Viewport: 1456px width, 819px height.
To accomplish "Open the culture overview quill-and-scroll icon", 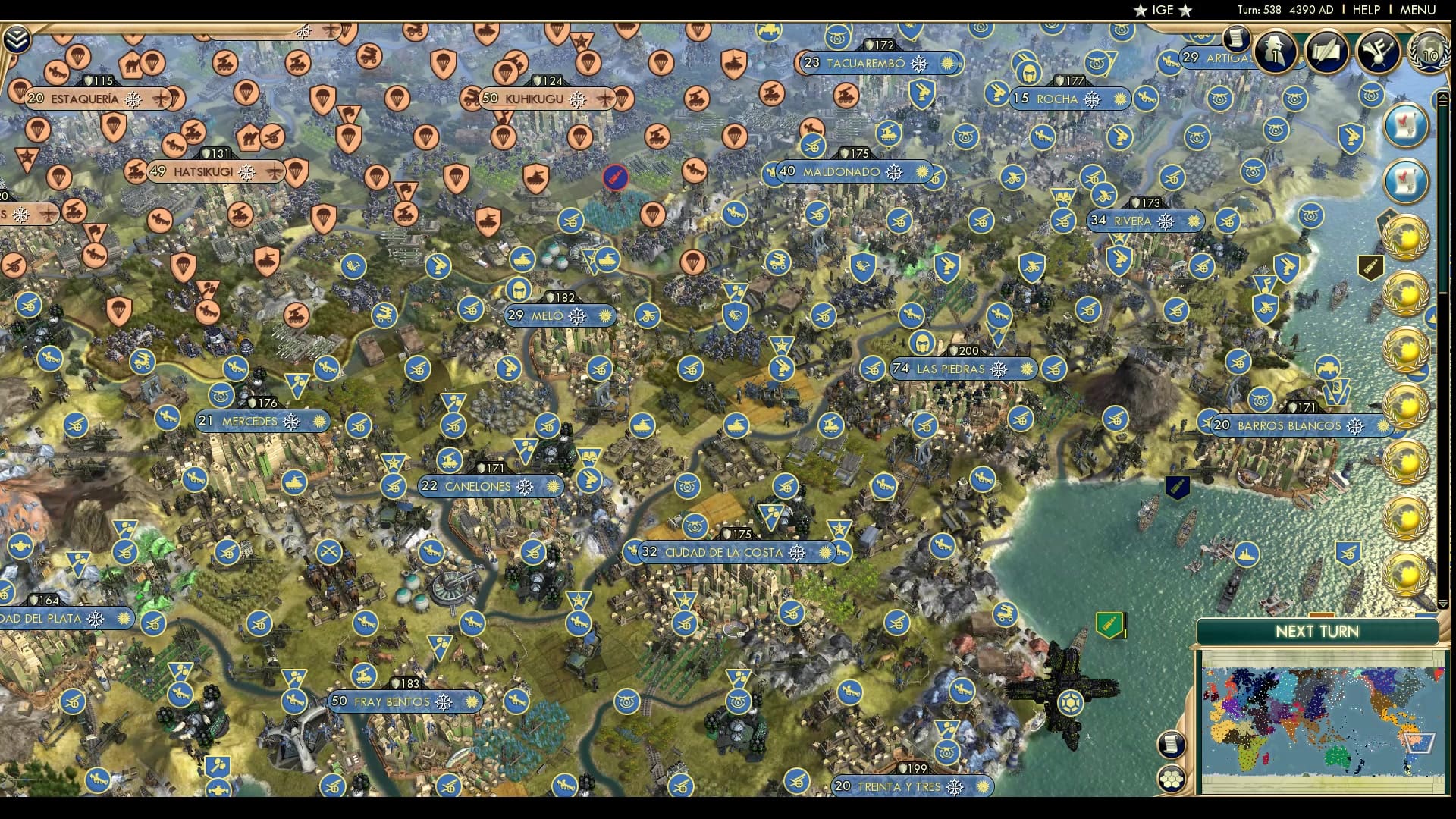I will coord(1325,50).
